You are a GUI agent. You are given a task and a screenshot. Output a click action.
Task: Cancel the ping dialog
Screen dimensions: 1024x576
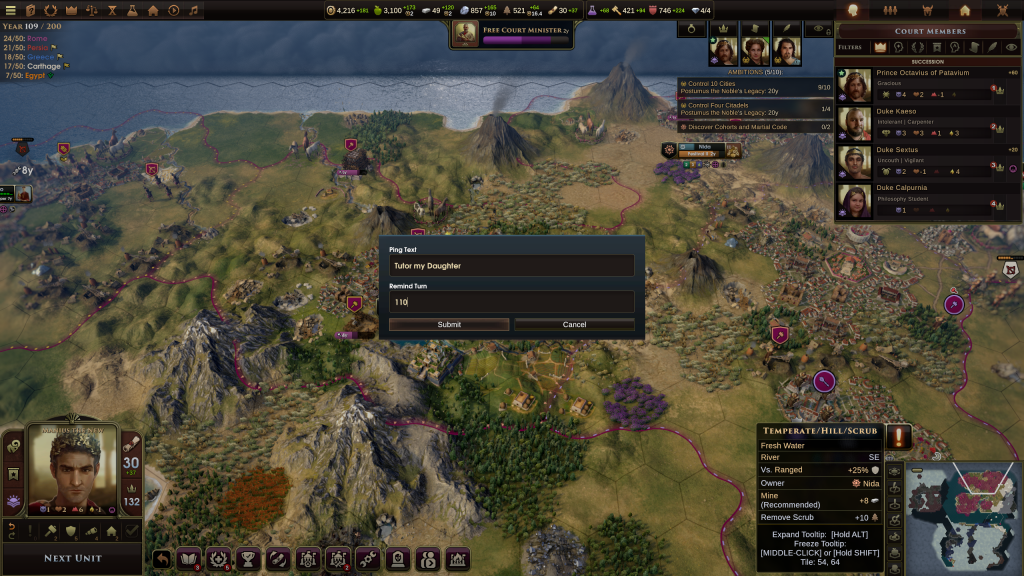coord(574,325)
